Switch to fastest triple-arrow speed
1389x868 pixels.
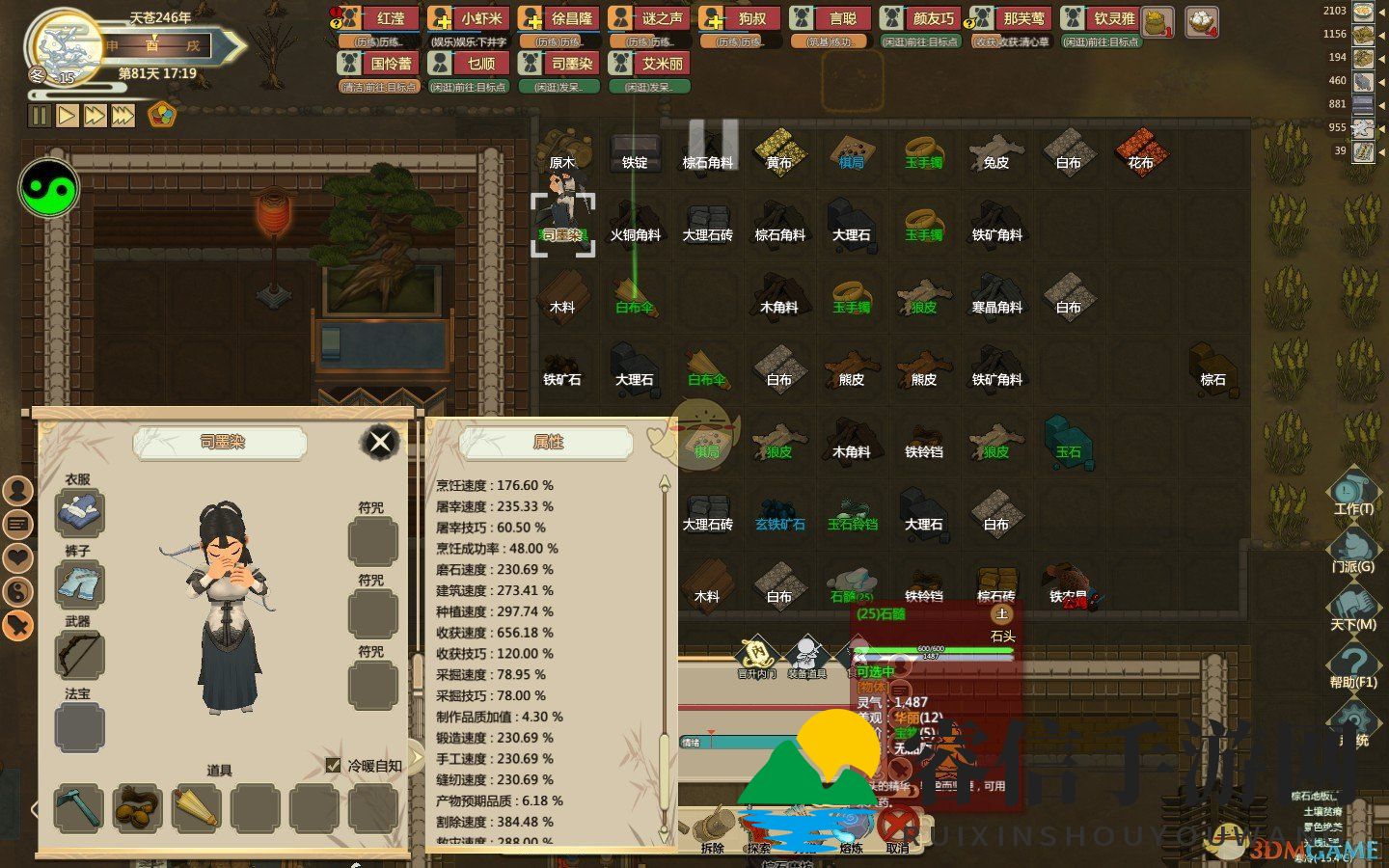[123, 116]
